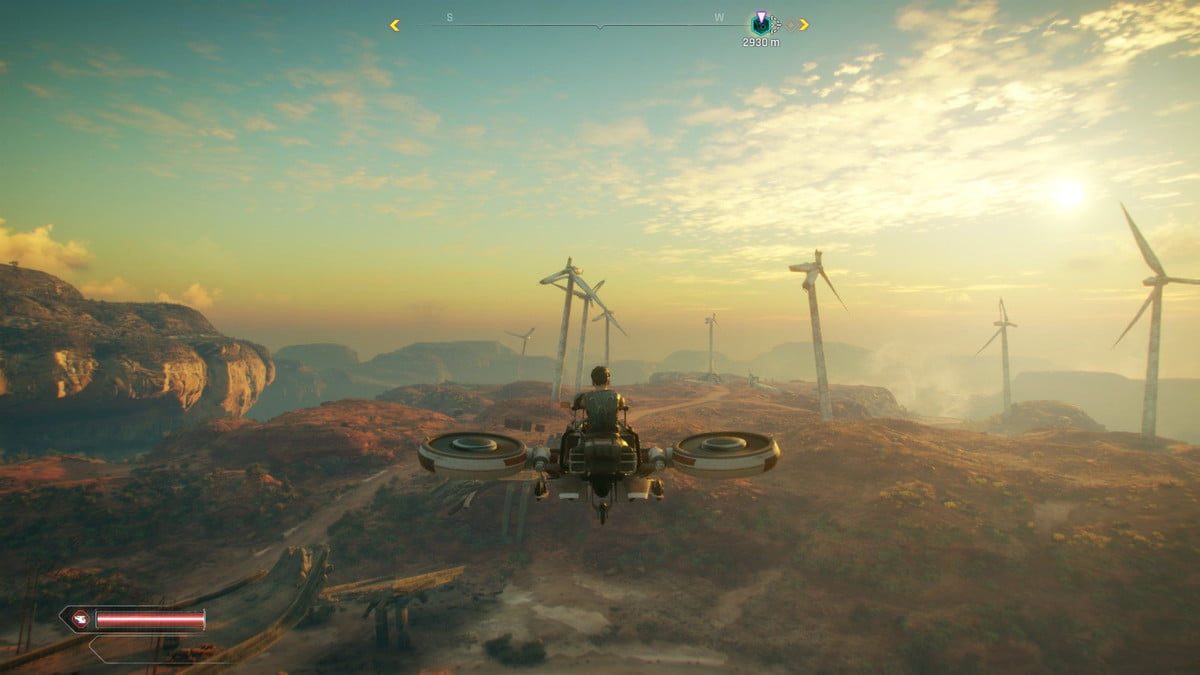The width and height of the screenshot is (1200, 675).
Task: Click the red vehicle icon beside the health bar
Action: 78,620
